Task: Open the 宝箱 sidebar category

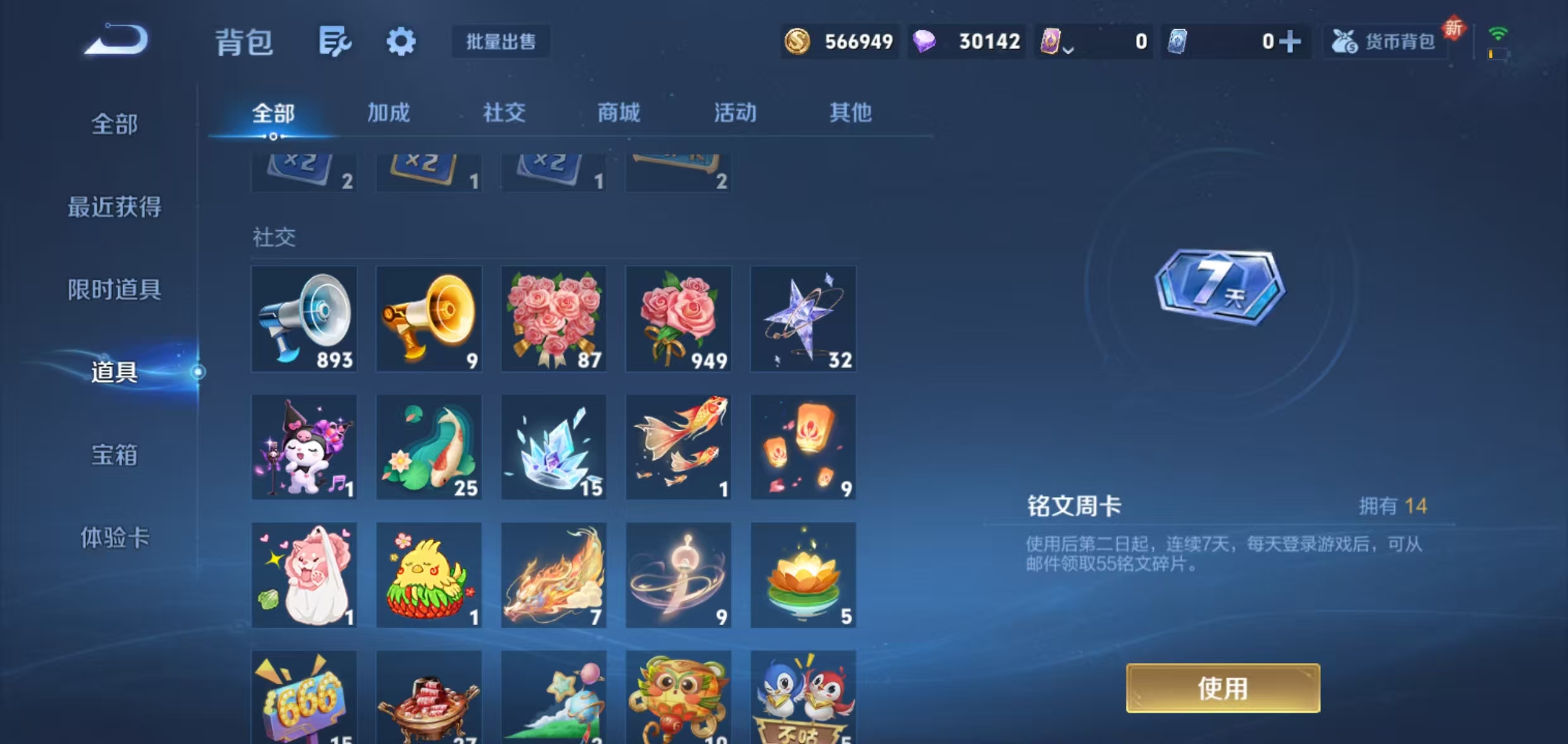Action: point(115,457)
